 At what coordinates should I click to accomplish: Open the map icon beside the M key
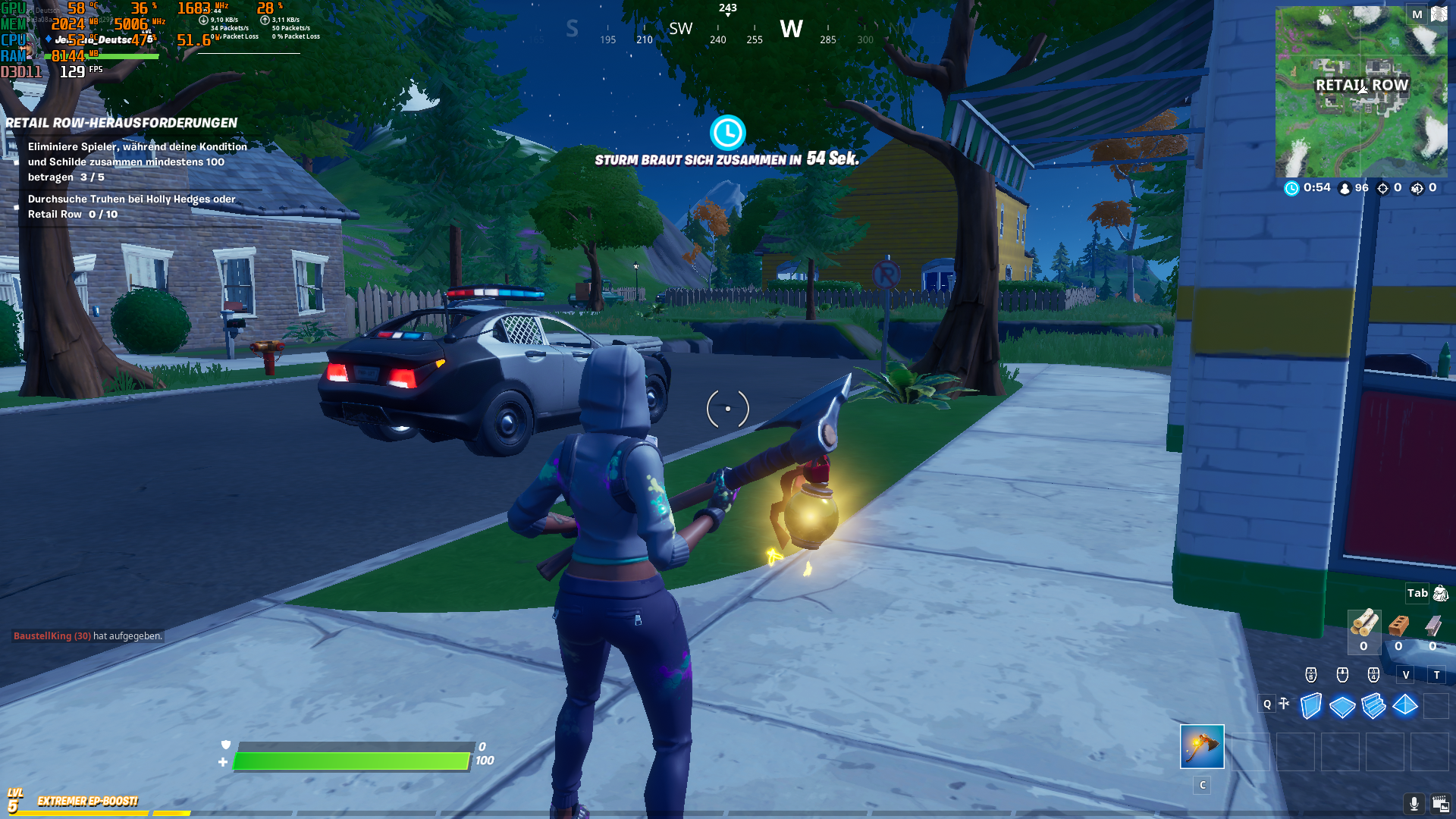click(x=1440, y=14)
